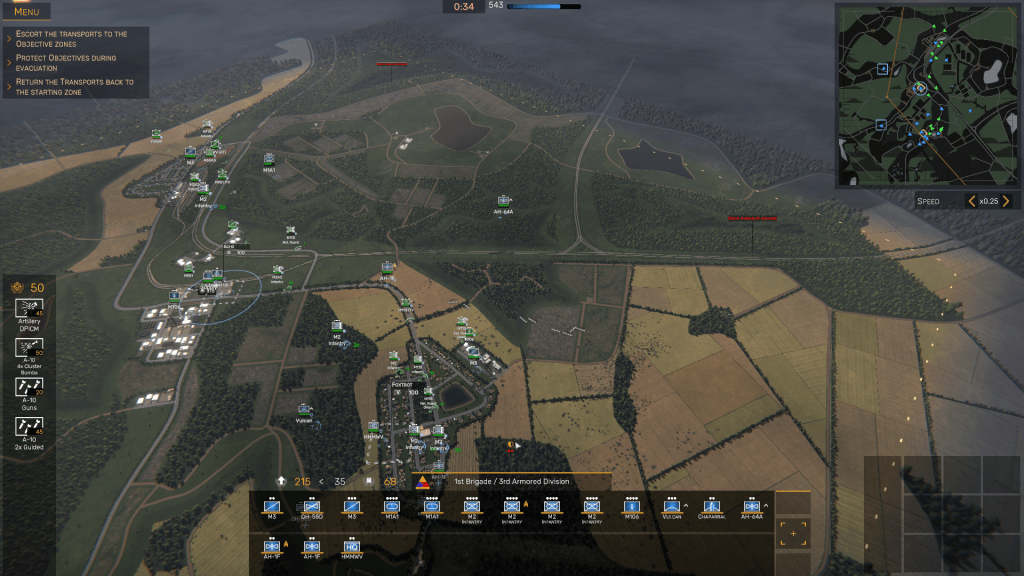
Task: Click the crosshair targeting button
Action: [x=793, y=534]
